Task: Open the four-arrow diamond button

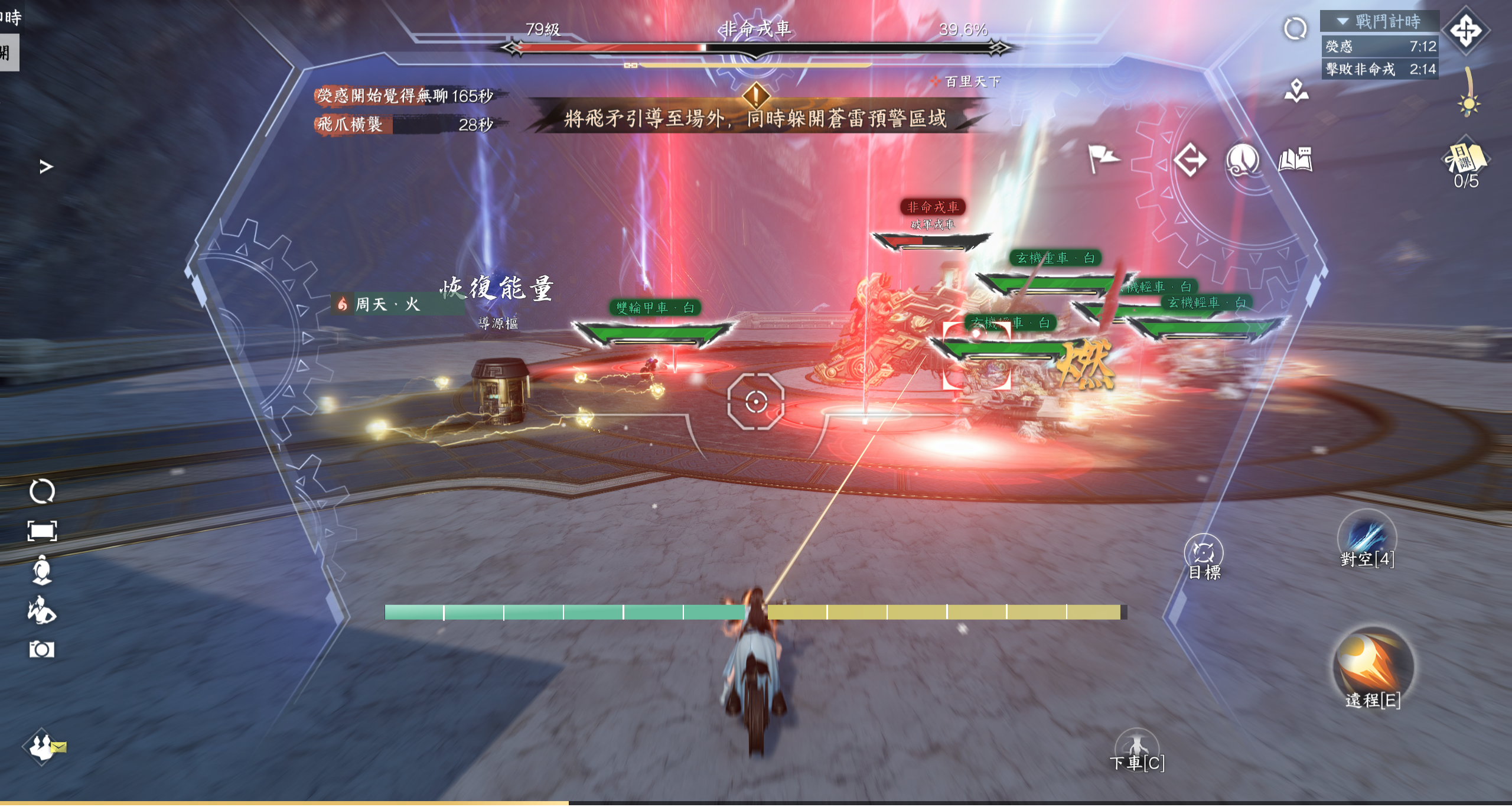Action: [x=1466, y=31]
